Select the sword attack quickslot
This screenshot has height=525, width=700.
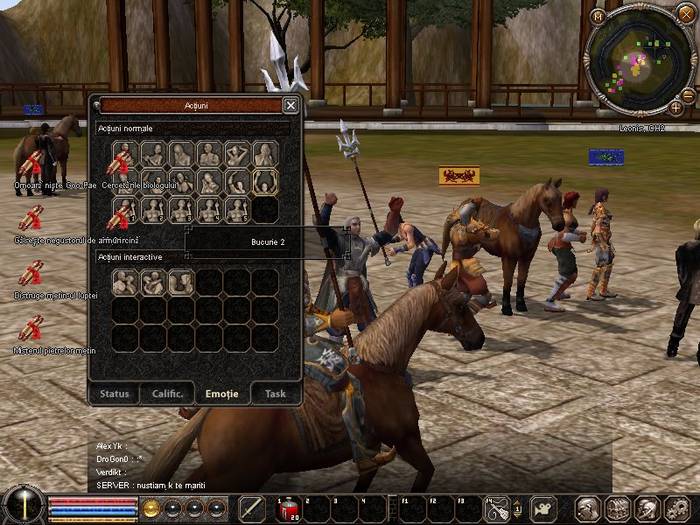tap(252, 509)
